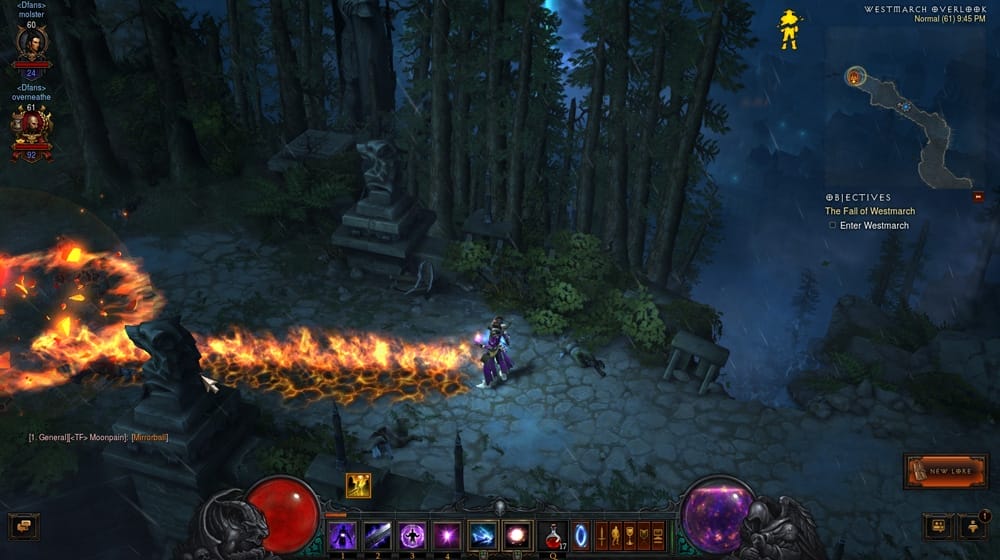Activate the skill in hotbar slot 1
1000x560 pixels.
[x=342, y=535]
